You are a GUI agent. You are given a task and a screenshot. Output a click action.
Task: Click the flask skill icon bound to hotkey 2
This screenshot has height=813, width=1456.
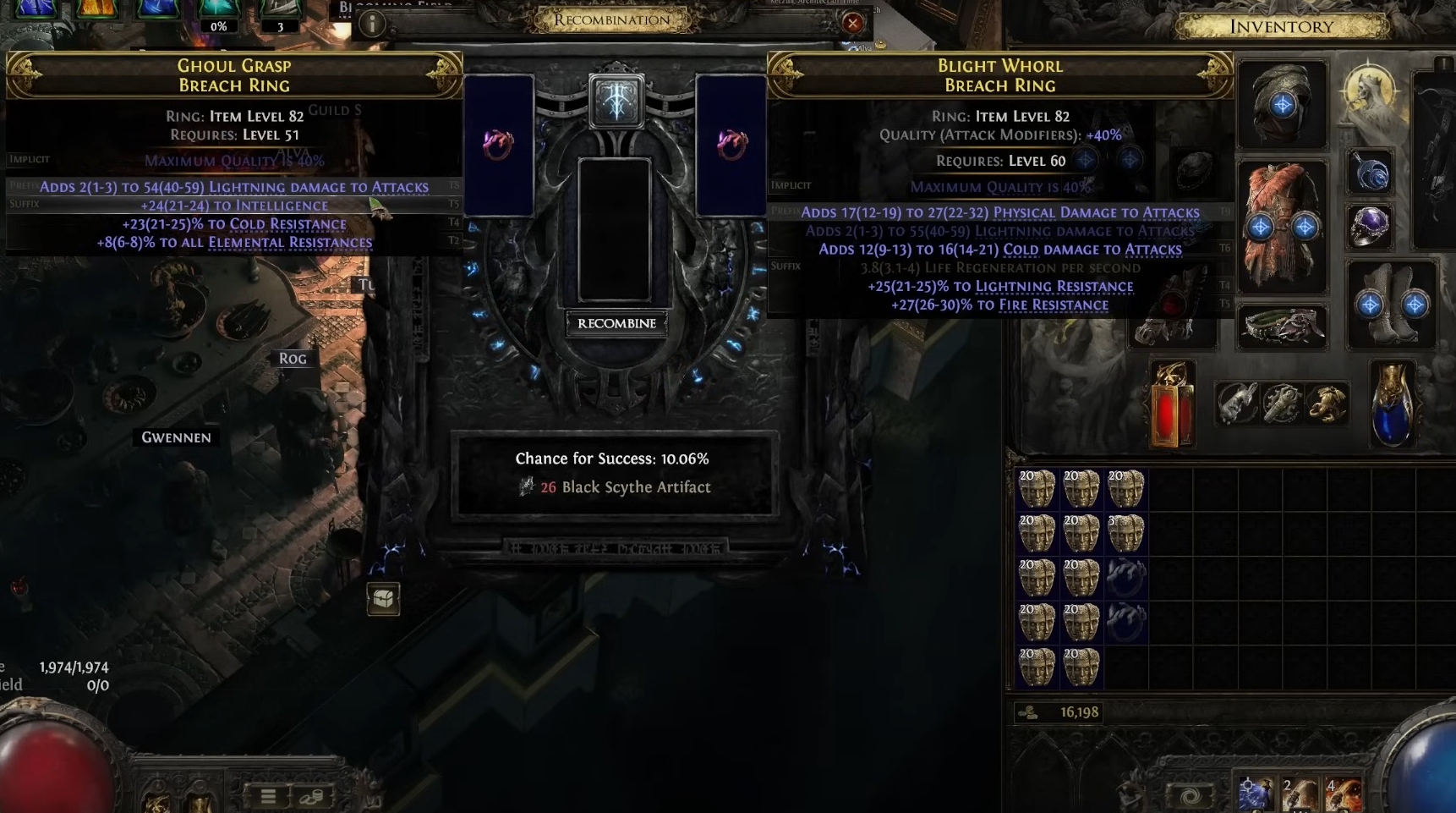click(x=1300, y=791)
